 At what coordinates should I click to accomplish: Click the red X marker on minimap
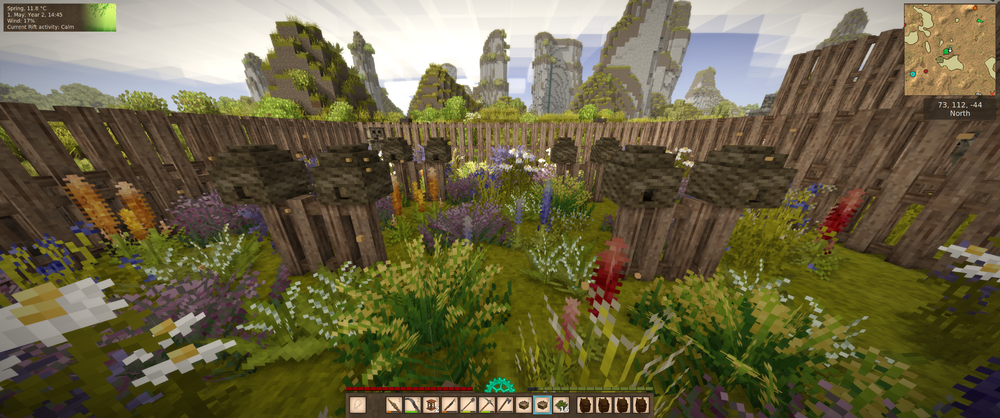[992, 93]
